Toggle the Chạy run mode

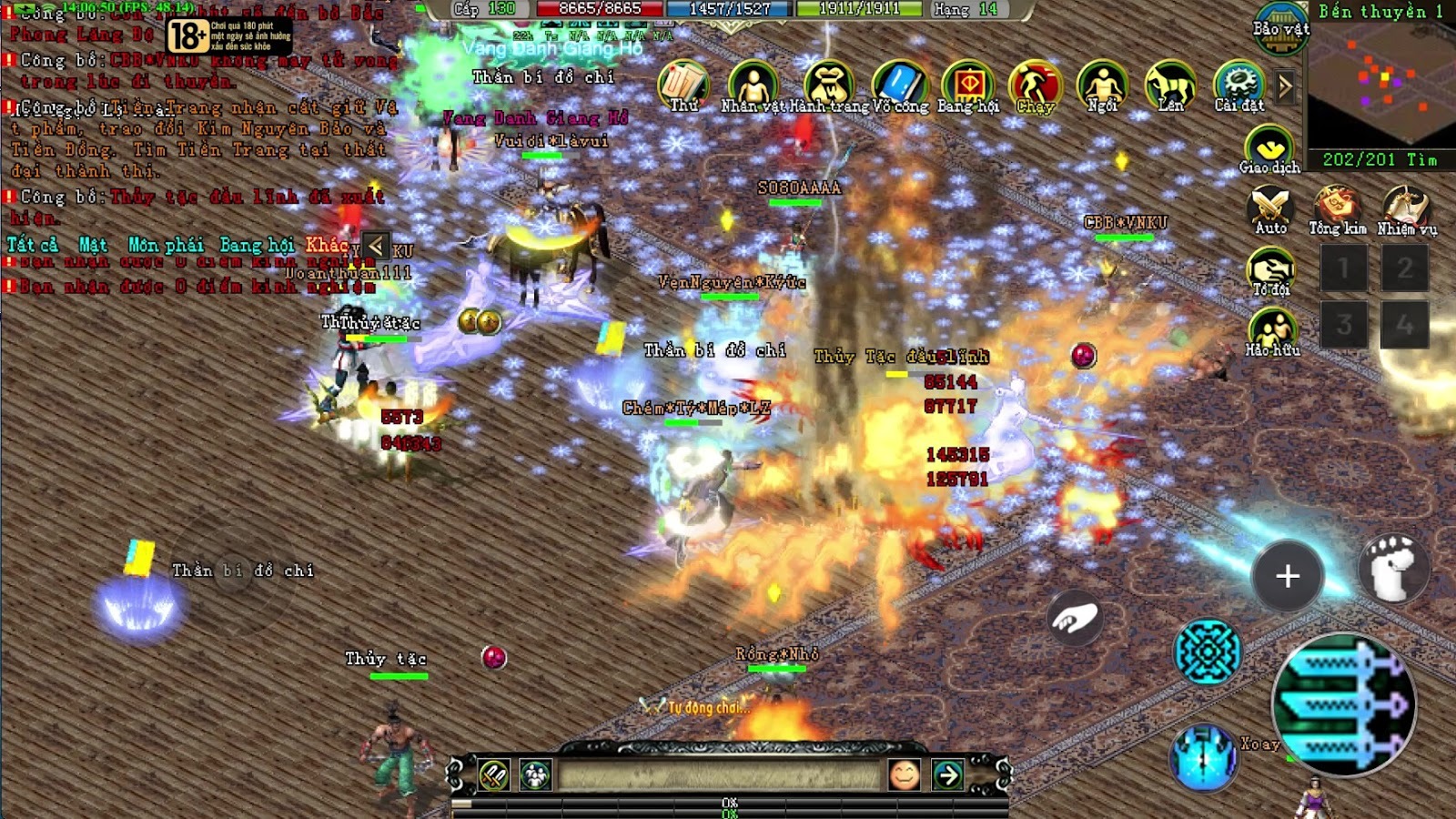[x=1035, y=85]
